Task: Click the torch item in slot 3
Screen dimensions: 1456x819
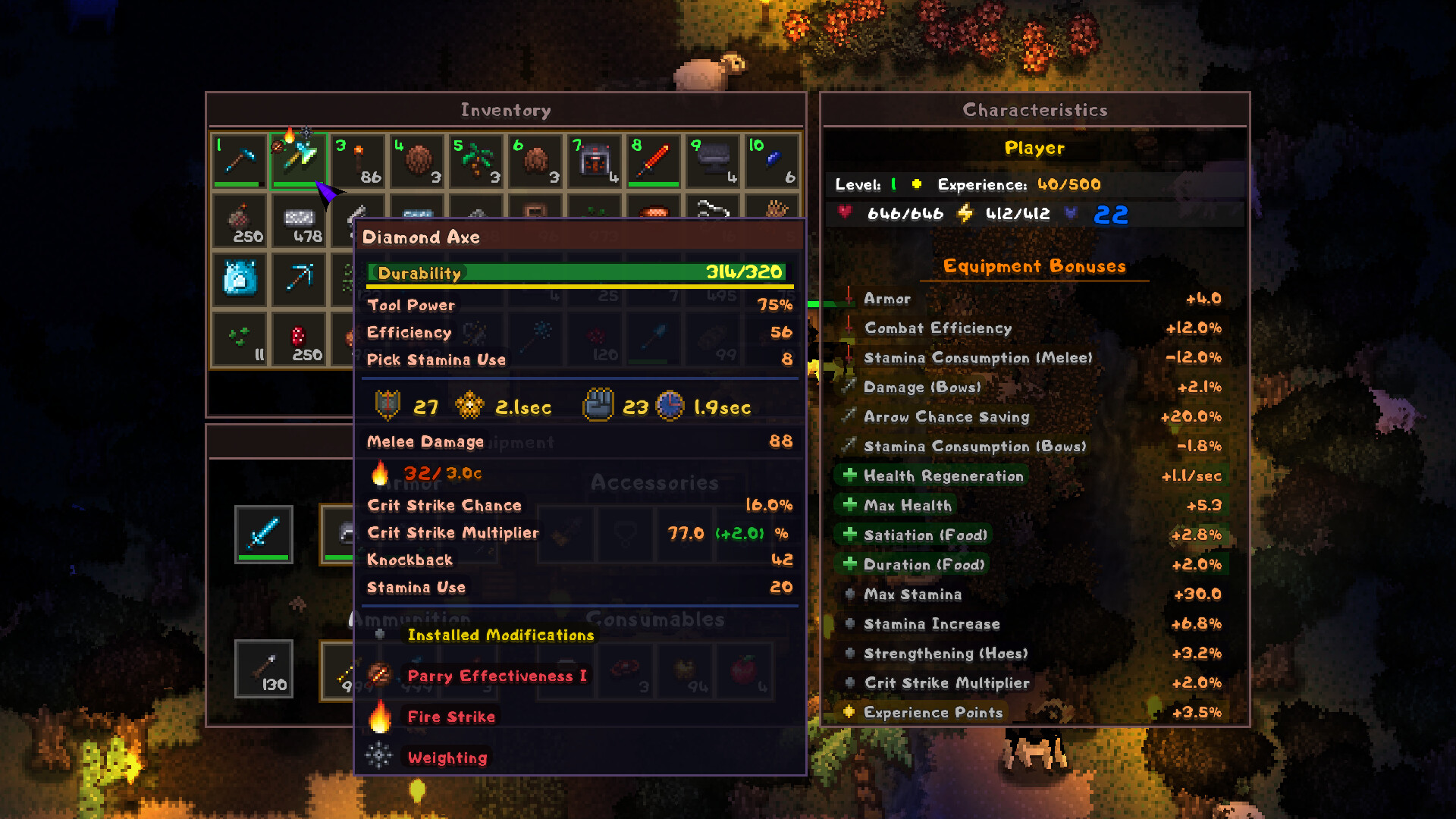Action: click(357, 160)
